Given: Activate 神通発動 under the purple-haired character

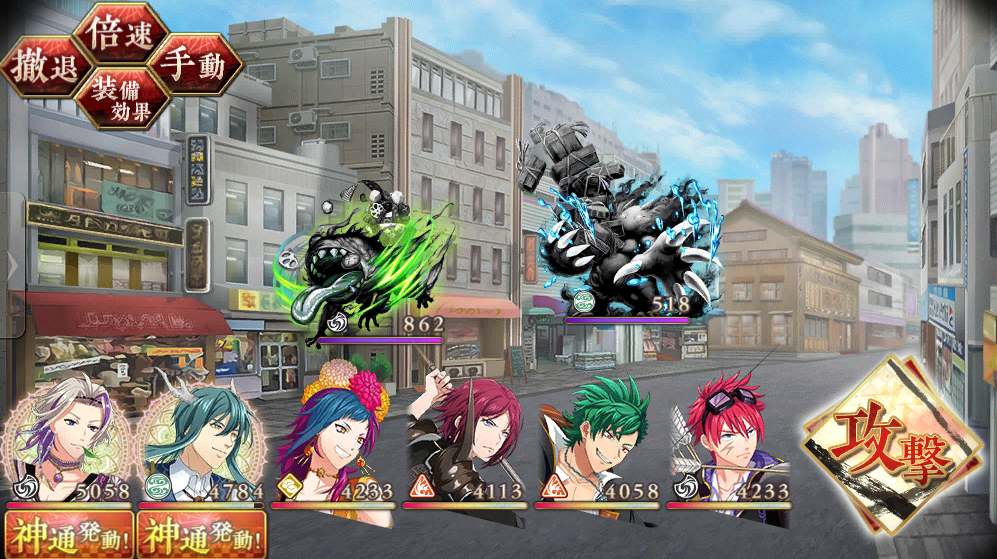Looking at the screenshot, I should click(x=66, y=535).
